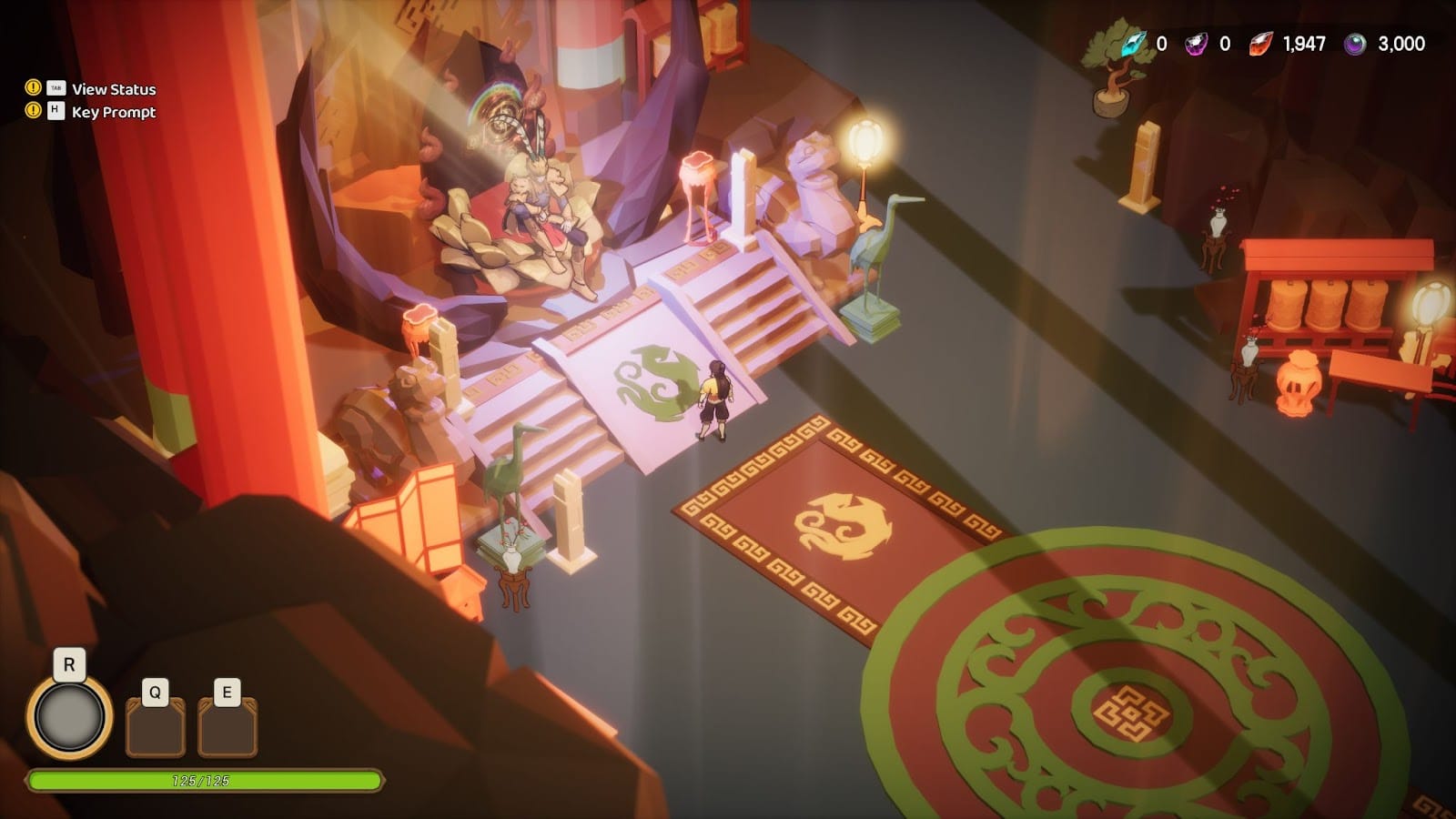
Task: Click the TAB key icon beside View Status
Action: coord(56,90)
